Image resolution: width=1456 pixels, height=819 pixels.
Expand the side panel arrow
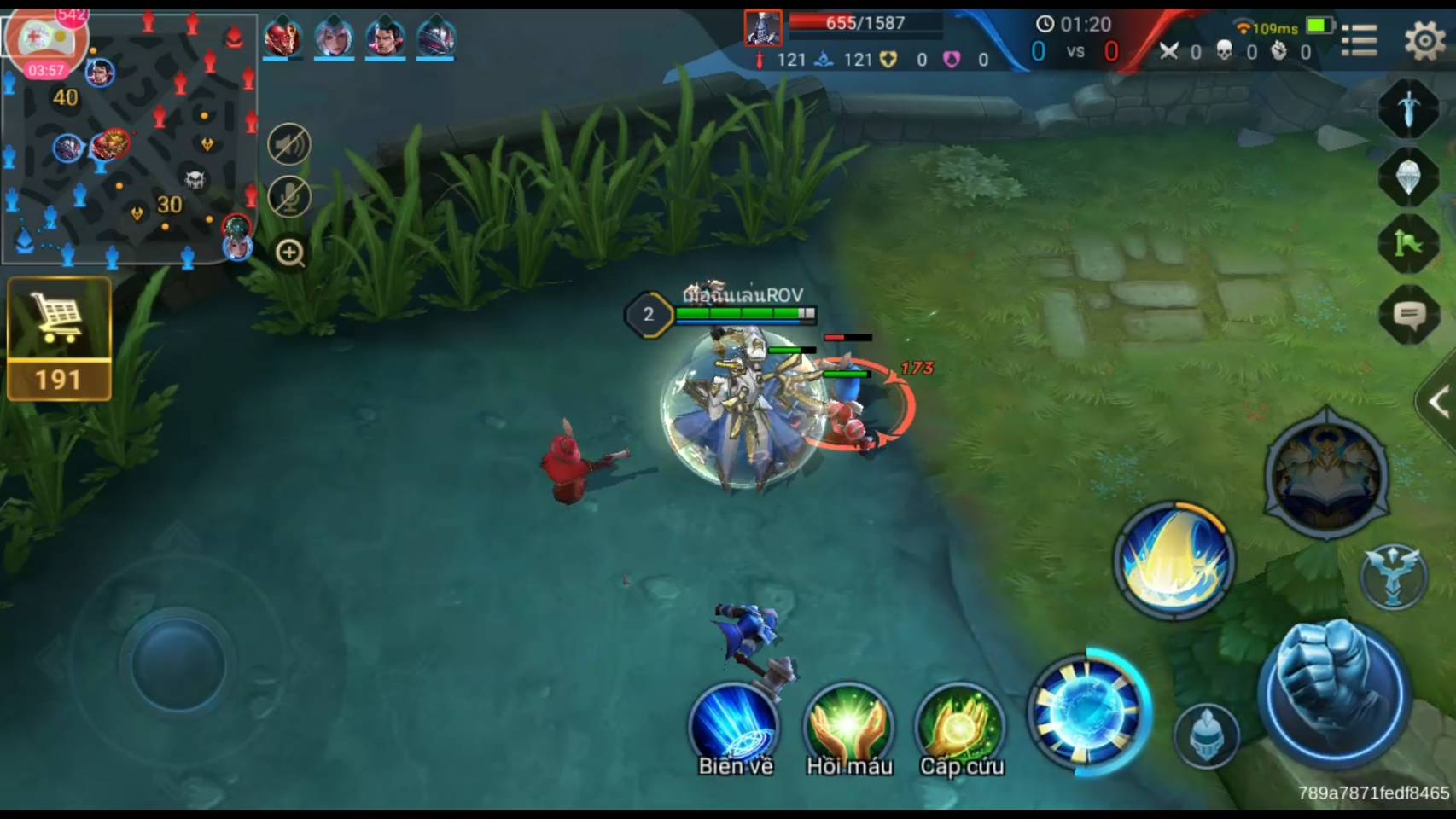pyautogui.click(x=1437, y=403)
